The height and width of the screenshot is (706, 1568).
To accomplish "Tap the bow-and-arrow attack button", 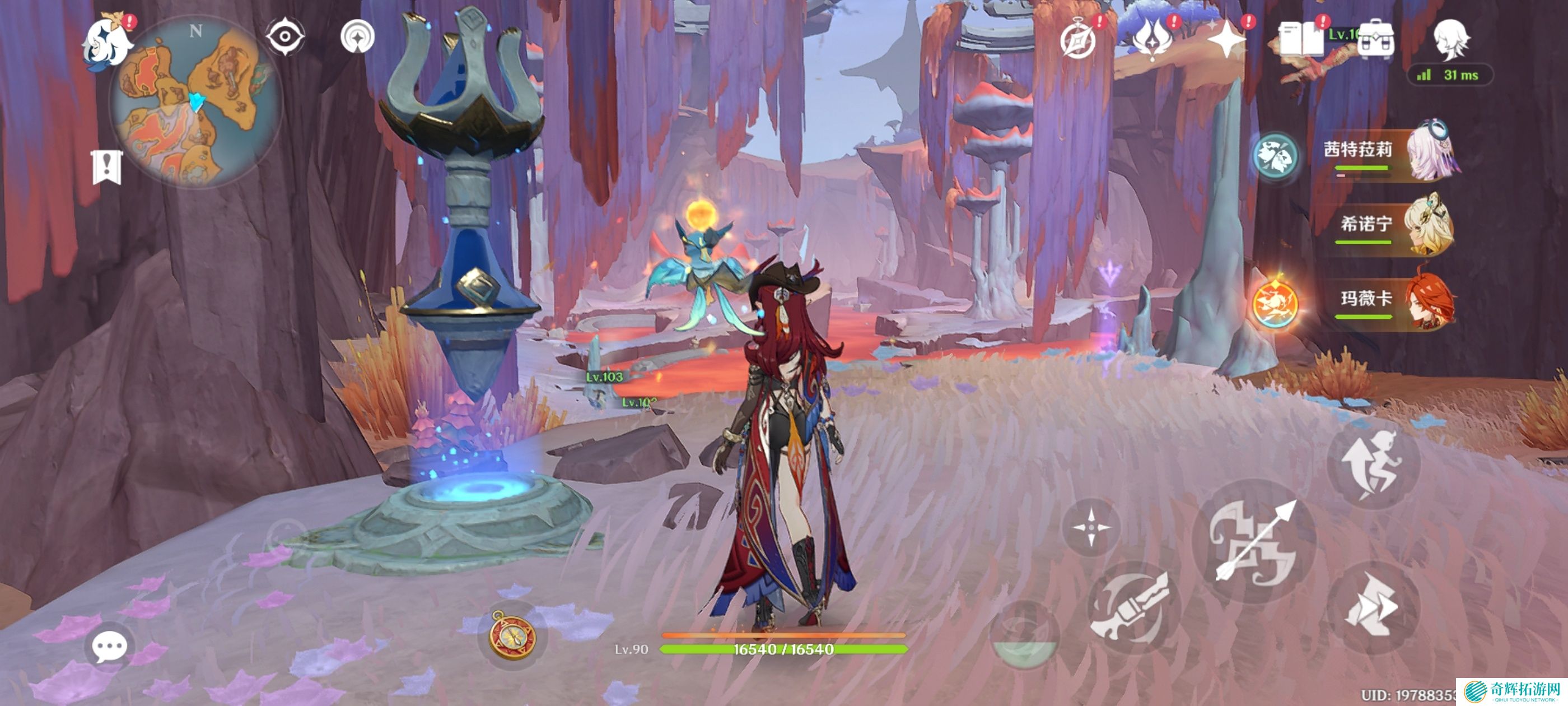I will [1254, 541].
